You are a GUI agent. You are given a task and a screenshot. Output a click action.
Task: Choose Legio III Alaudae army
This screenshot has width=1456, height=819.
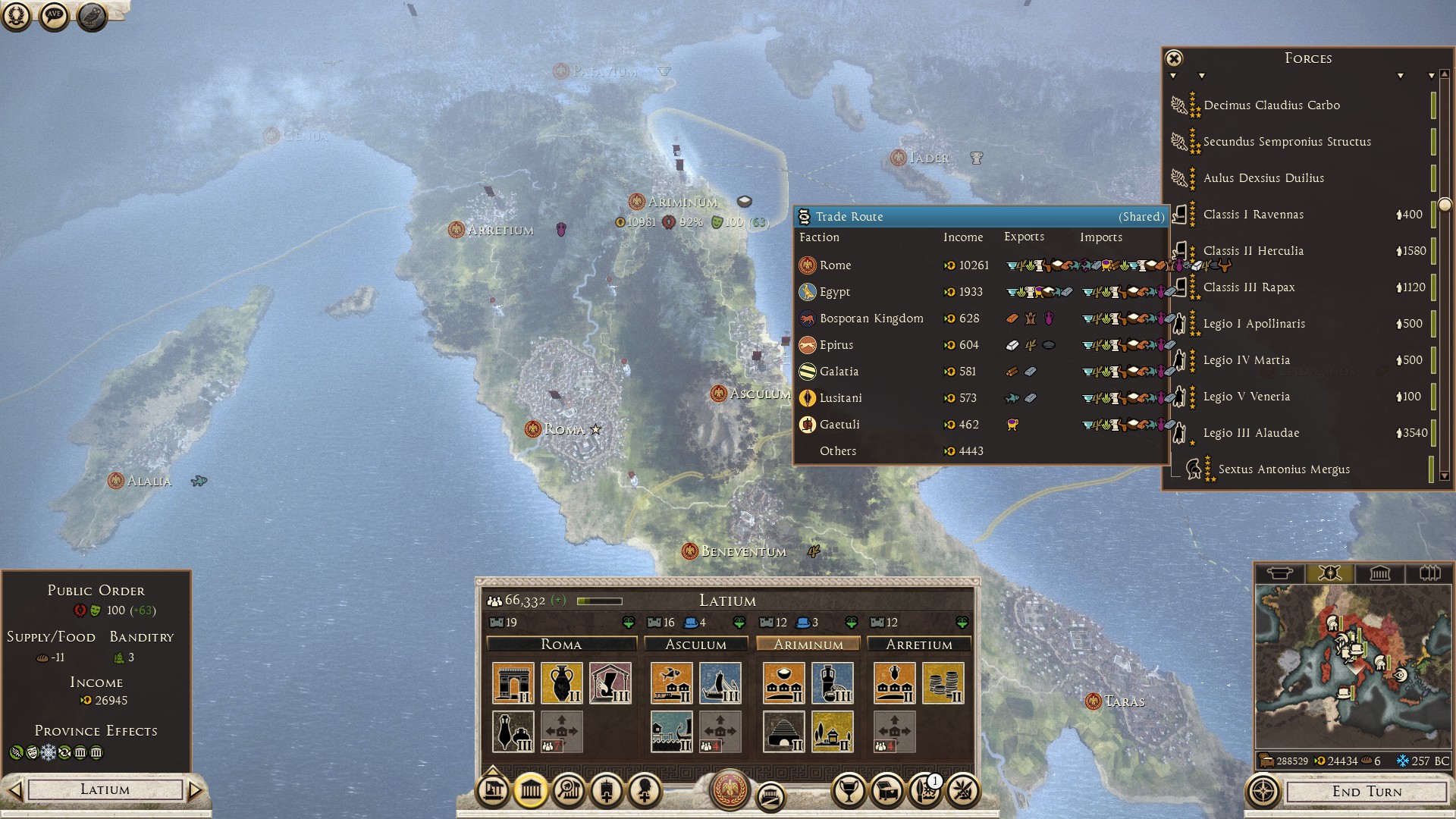point(1250,433)
